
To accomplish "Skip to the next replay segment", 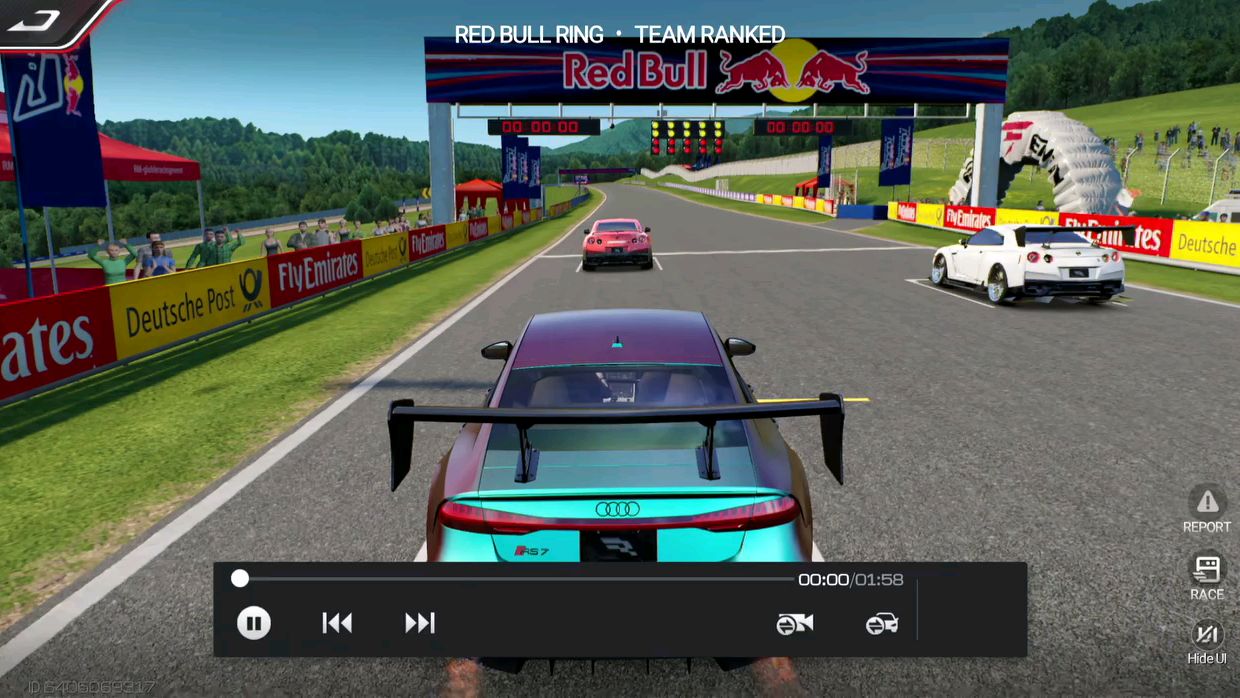I will click(x=420, y=624).
